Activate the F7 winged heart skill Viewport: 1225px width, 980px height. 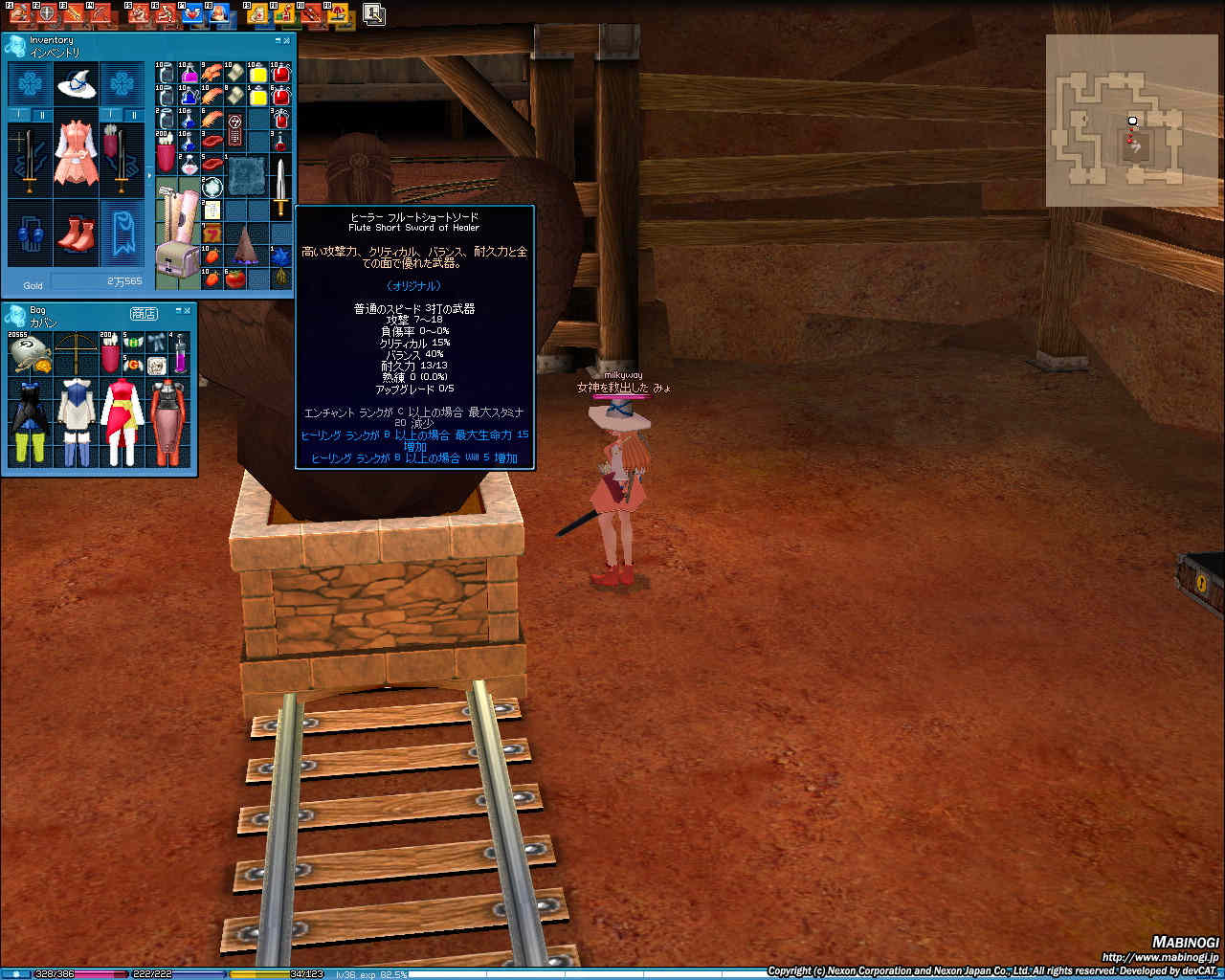point(190,13)
